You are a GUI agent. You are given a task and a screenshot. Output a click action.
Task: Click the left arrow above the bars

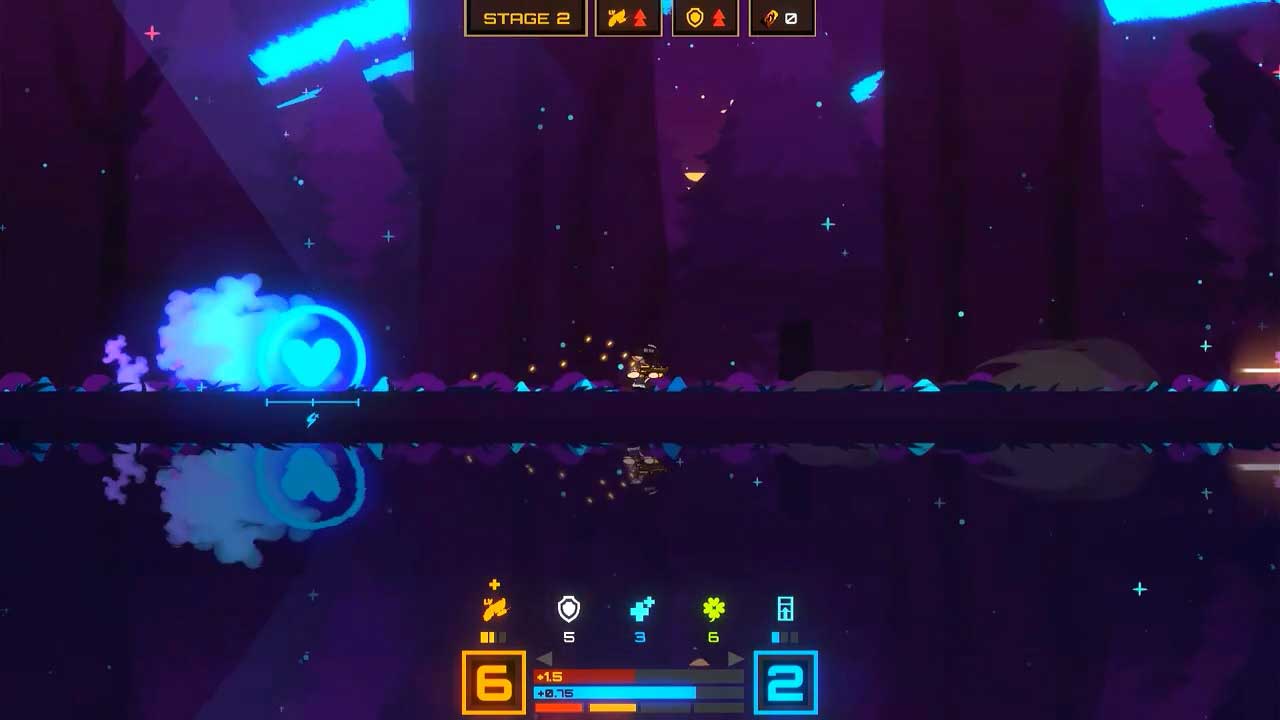pos(545,658)
